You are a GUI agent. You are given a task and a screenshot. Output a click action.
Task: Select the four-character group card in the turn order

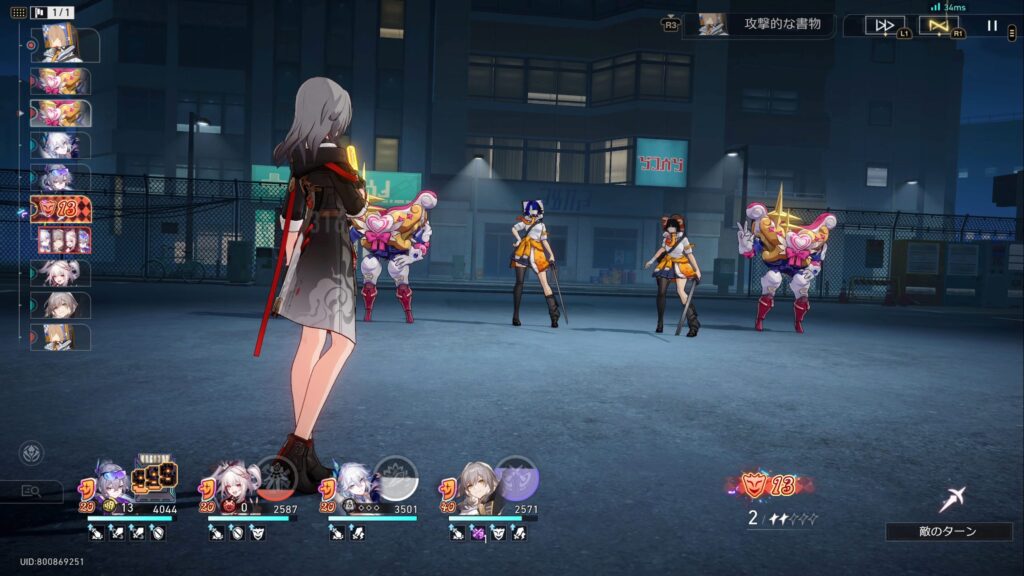tap(64, 240)
